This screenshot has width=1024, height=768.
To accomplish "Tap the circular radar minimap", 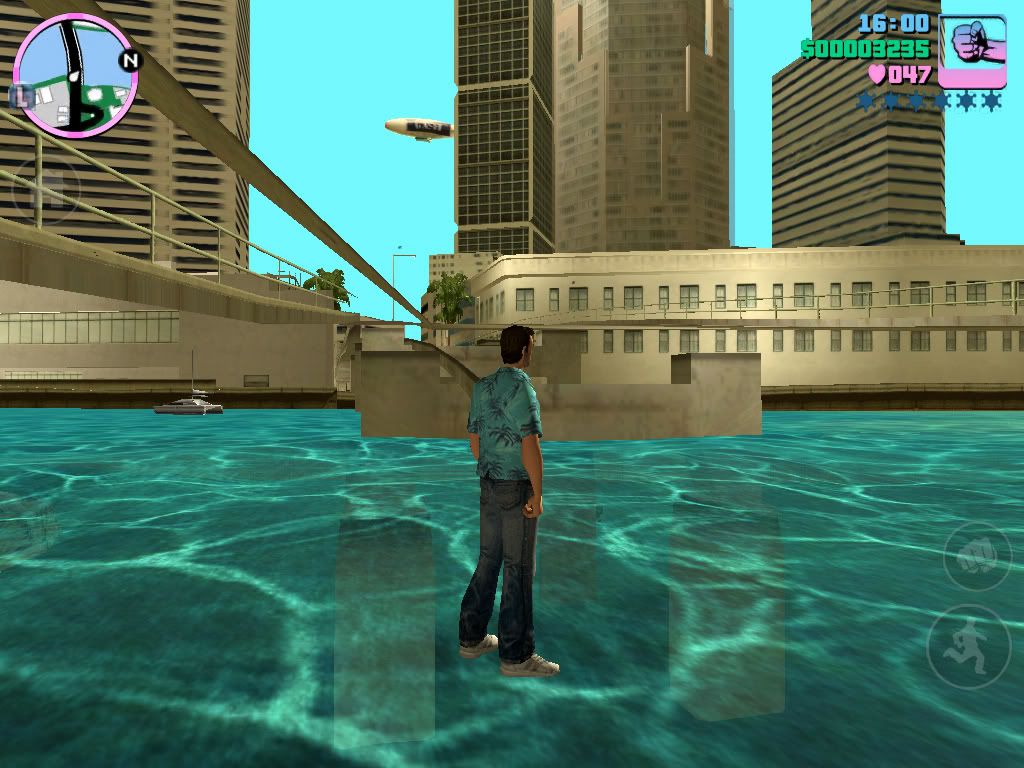I will (x=75, y=76).
